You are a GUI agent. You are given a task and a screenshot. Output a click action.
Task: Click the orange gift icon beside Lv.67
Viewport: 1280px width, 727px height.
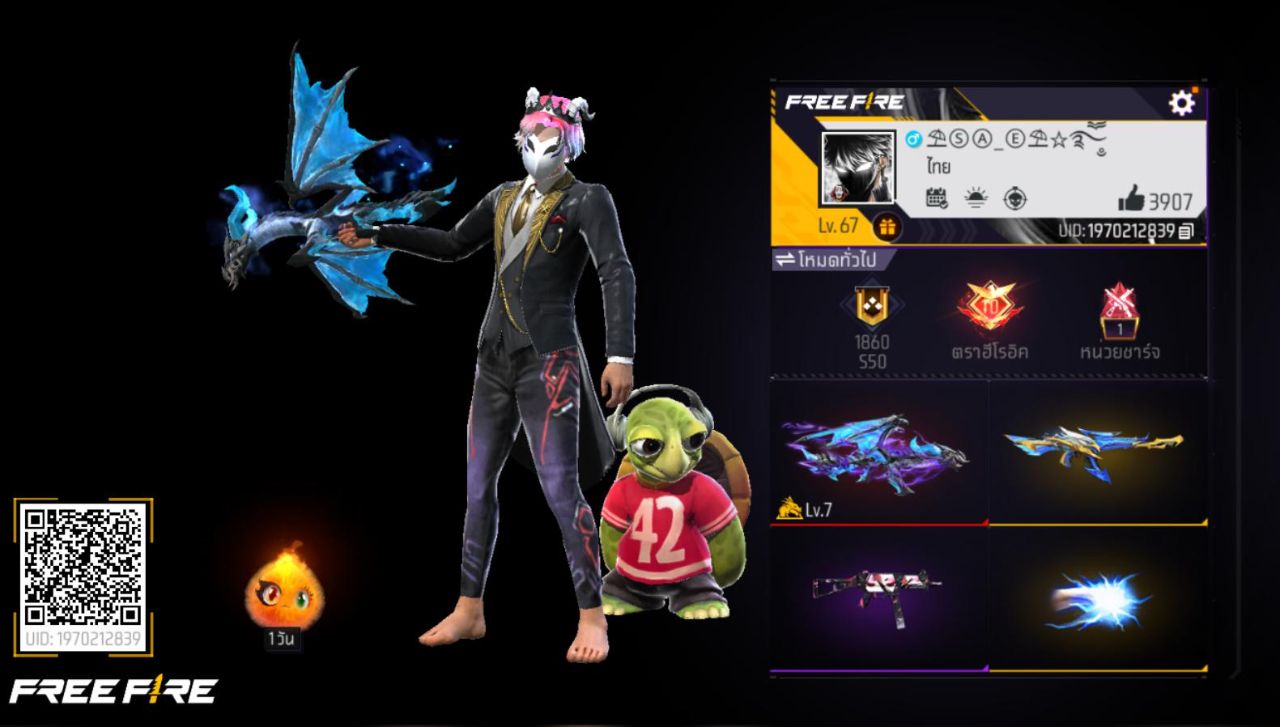888,229
